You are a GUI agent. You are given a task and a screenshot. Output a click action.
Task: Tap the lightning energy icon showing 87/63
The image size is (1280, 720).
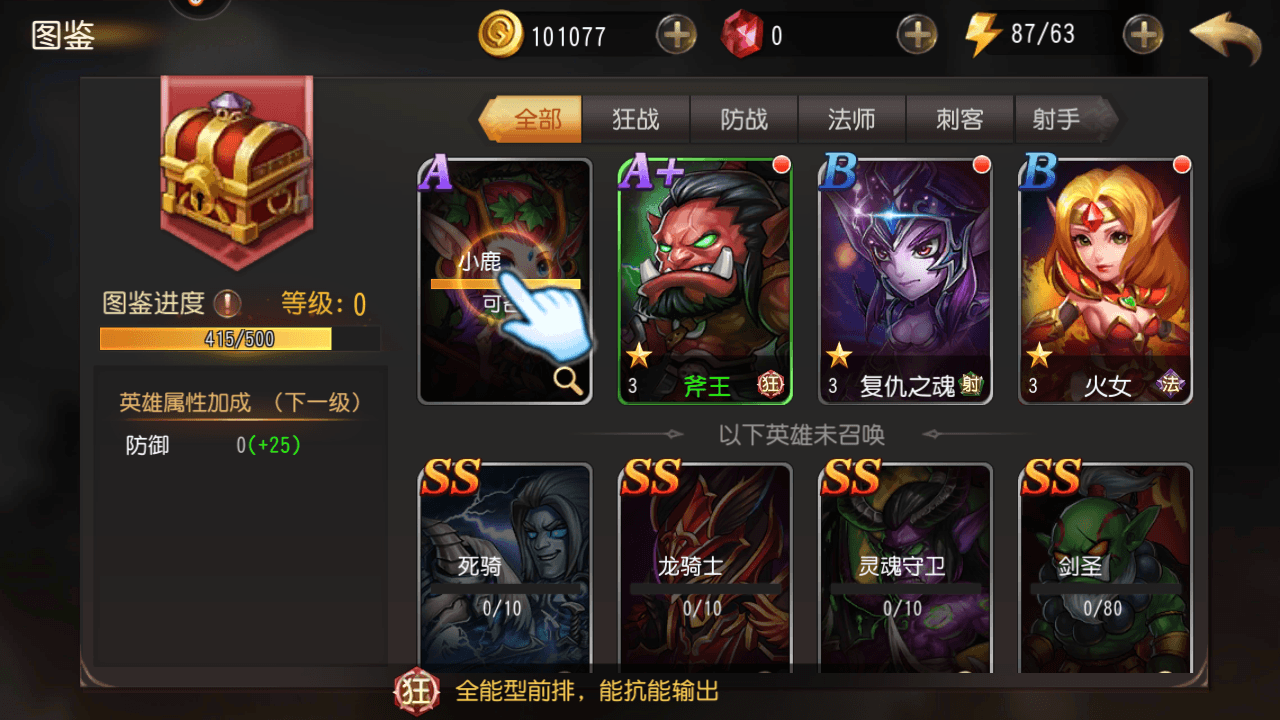(x=984, y=33)
